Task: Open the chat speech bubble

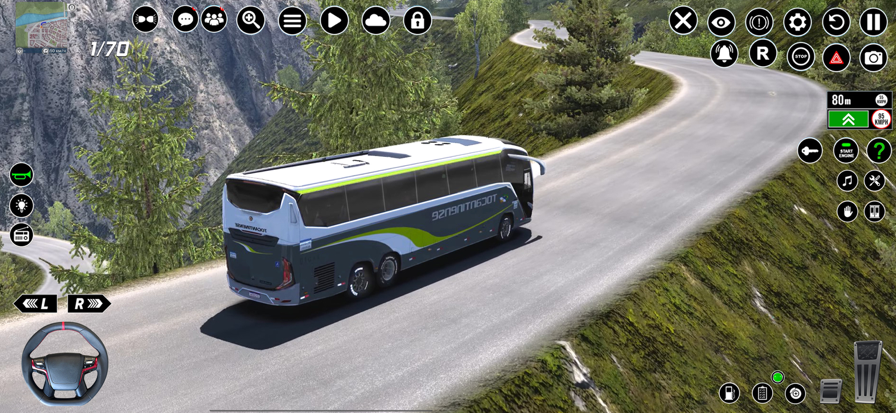Action: click(x=186, y=19)
